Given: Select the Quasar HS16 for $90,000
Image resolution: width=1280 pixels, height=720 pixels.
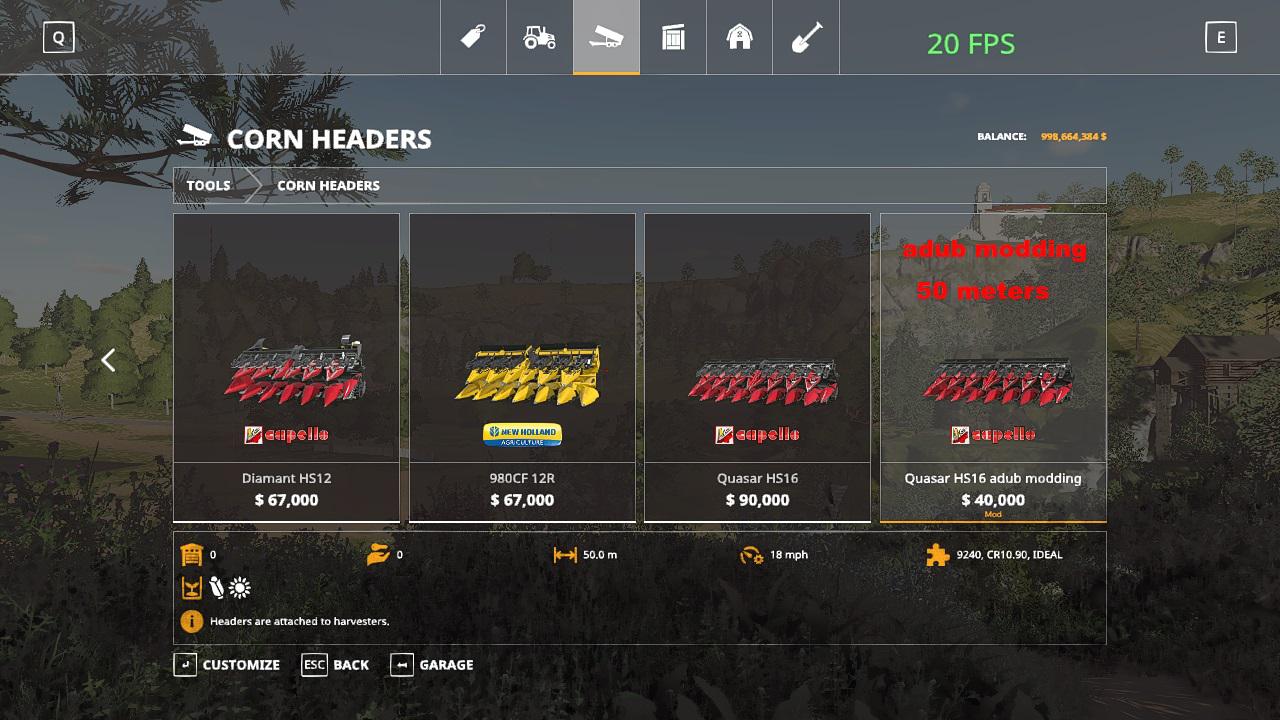Looking at the screenshot, I should point(757,367).
